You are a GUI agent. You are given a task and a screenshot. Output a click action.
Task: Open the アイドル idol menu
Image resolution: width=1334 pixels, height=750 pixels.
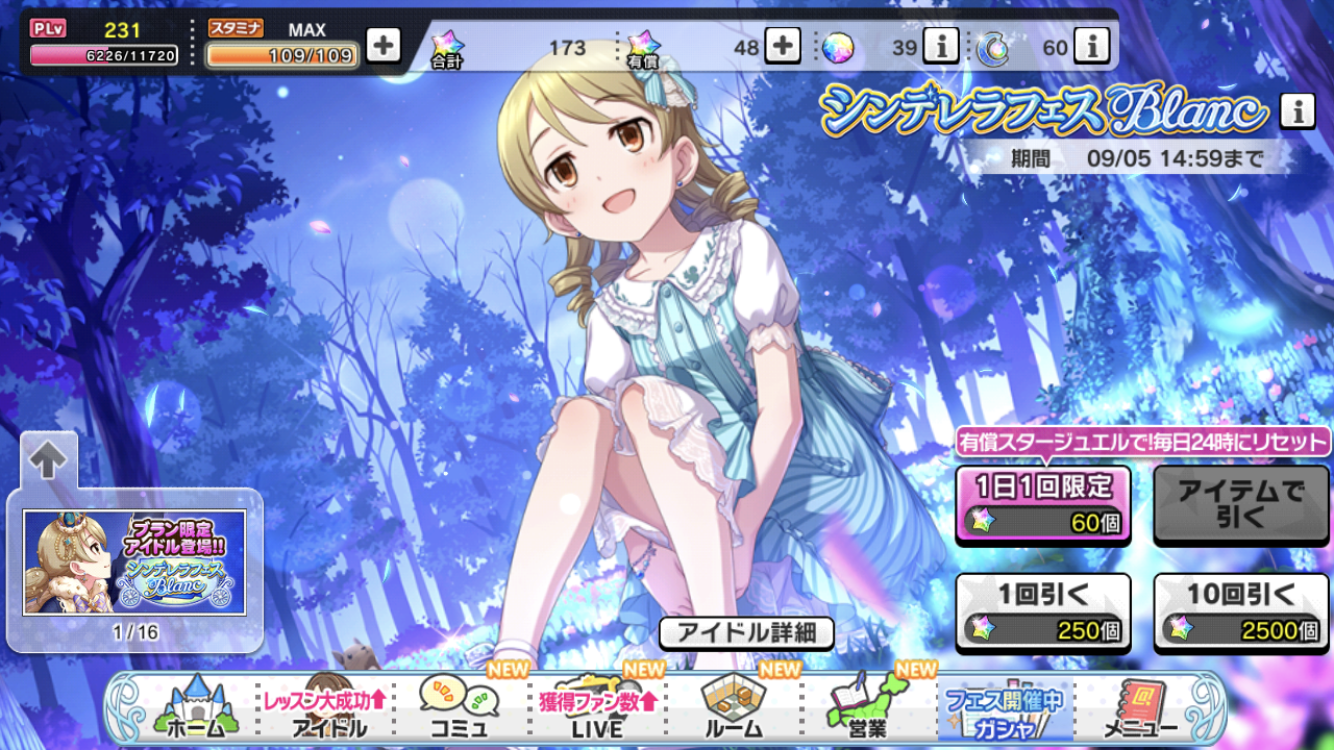pyautogui.click(x=326, y=708)
